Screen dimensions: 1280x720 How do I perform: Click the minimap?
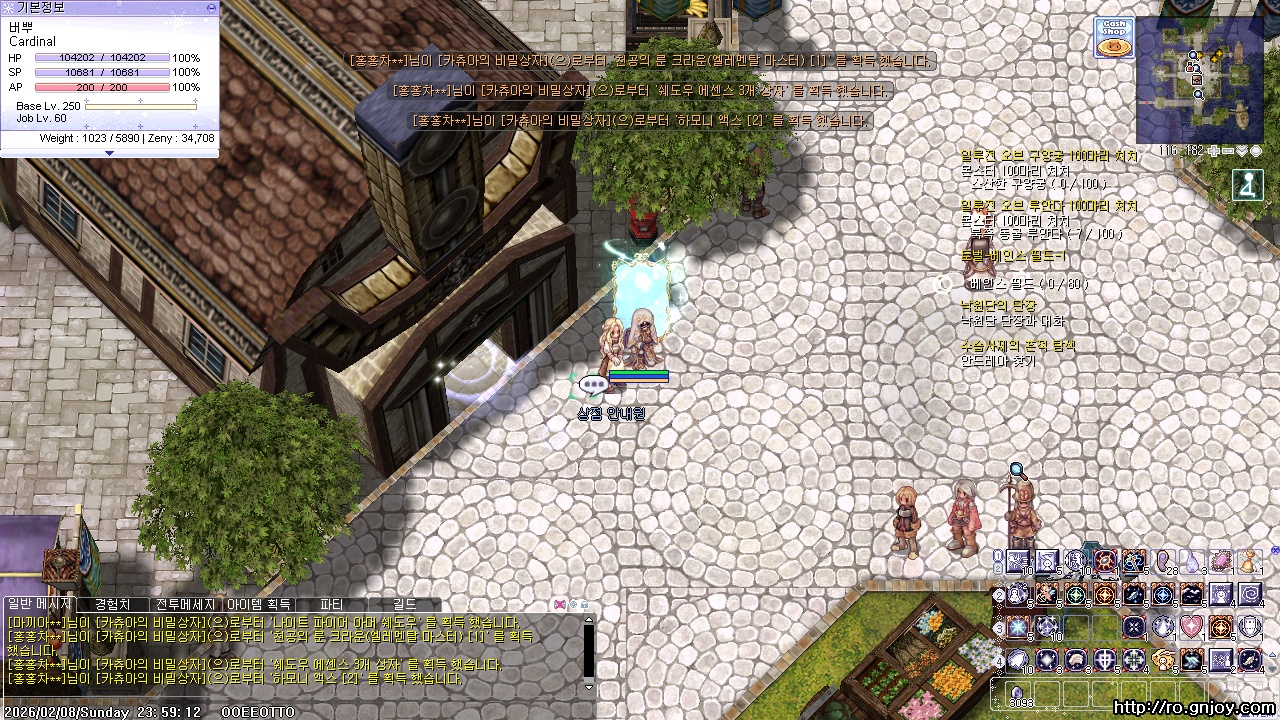click(x=1200, y=80)
